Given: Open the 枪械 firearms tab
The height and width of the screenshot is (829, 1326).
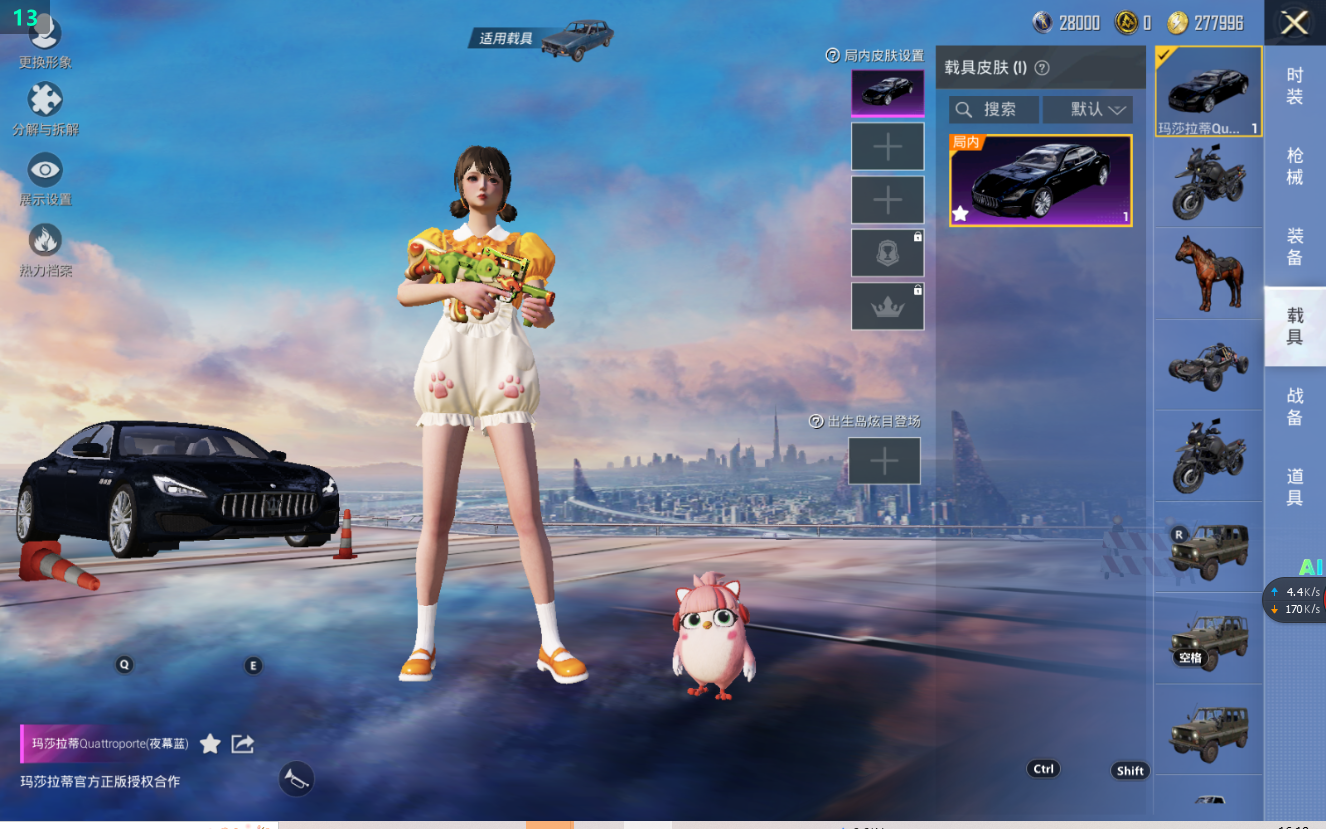Looking at the screenshot, I should pyautogui.click(x=1294, y=166).
